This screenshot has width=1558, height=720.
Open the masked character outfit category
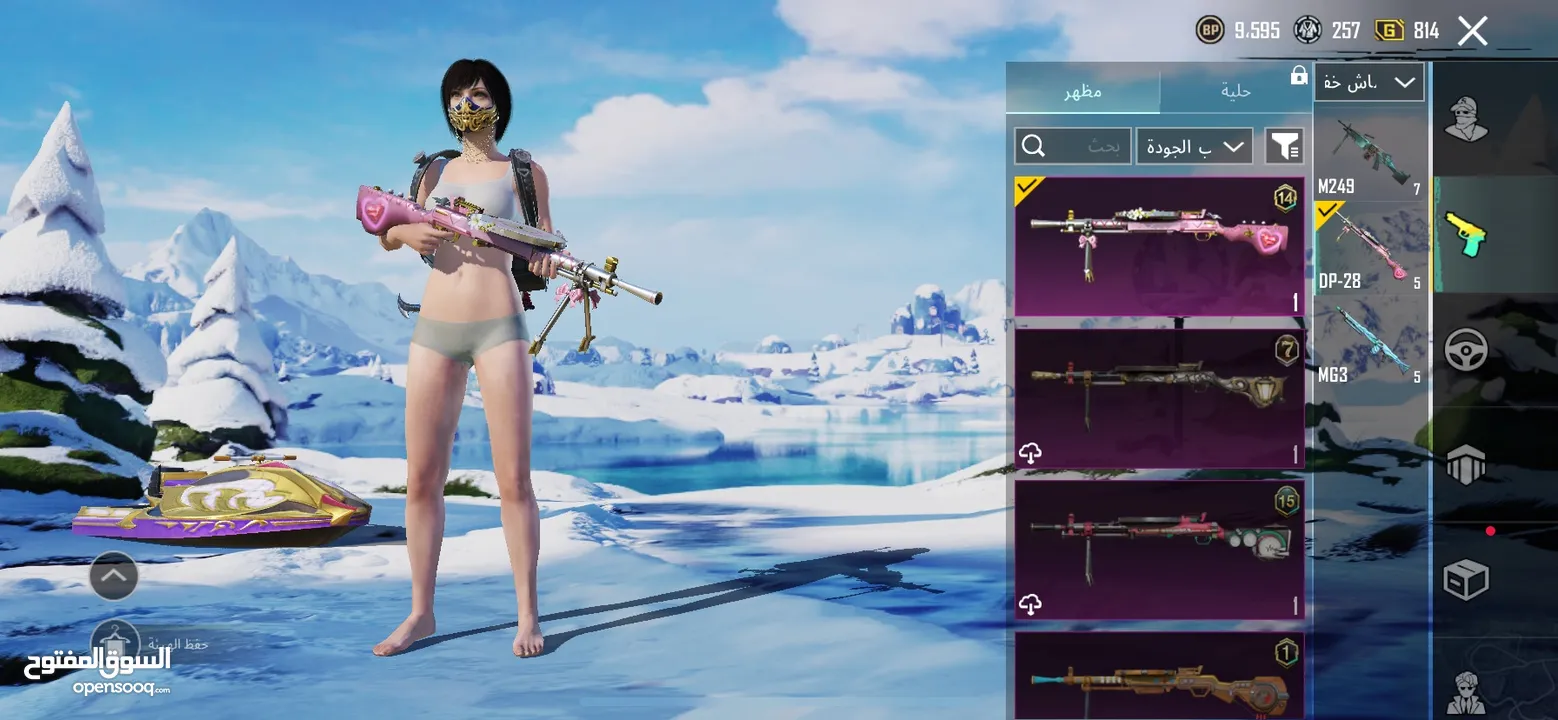tap(1466, 121)
